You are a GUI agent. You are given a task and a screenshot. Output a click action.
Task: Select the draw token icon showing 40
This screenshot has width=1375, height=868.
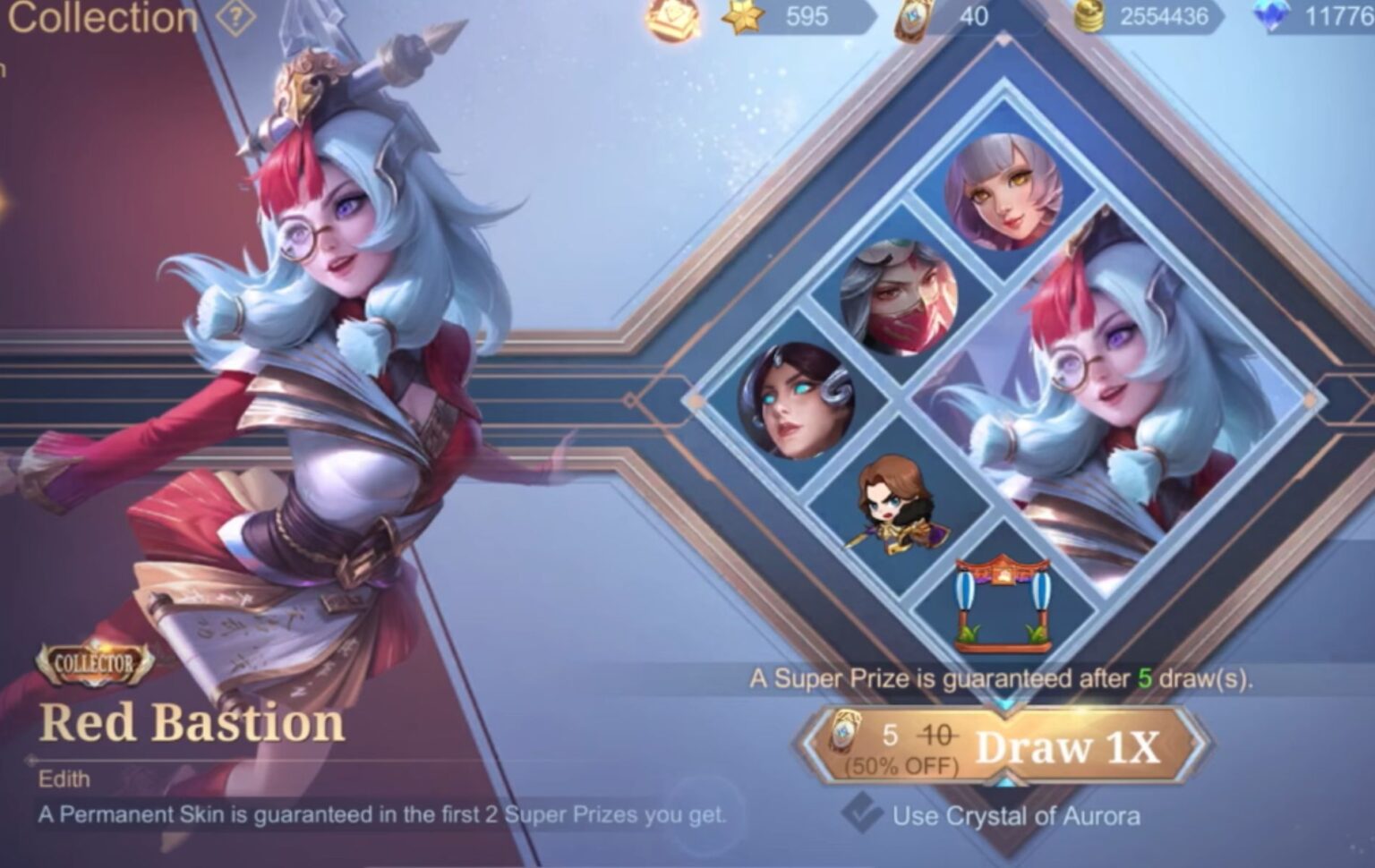tap(910, 15)
